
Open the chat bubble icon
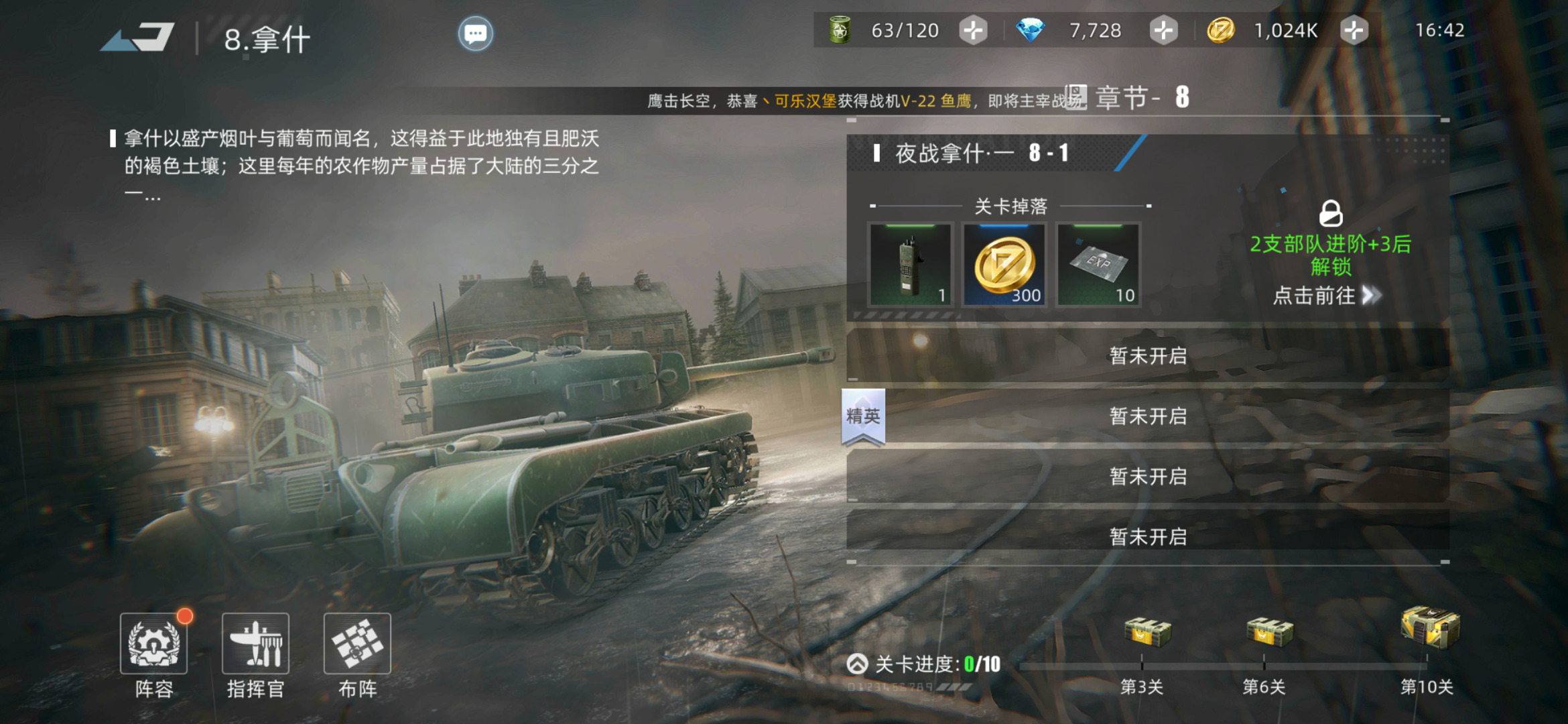(475, 34)
